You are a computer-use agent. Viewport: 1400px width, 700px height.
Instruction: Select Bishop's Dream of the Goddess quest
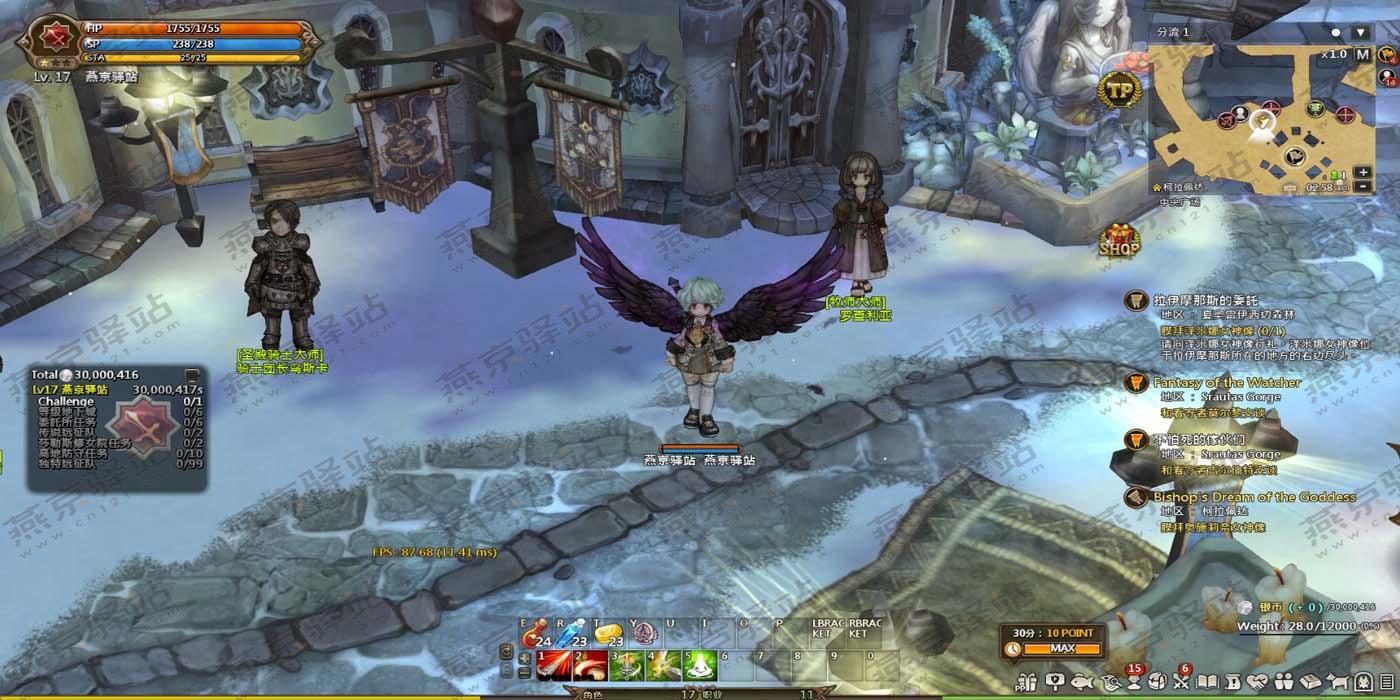click(1254, 497)
